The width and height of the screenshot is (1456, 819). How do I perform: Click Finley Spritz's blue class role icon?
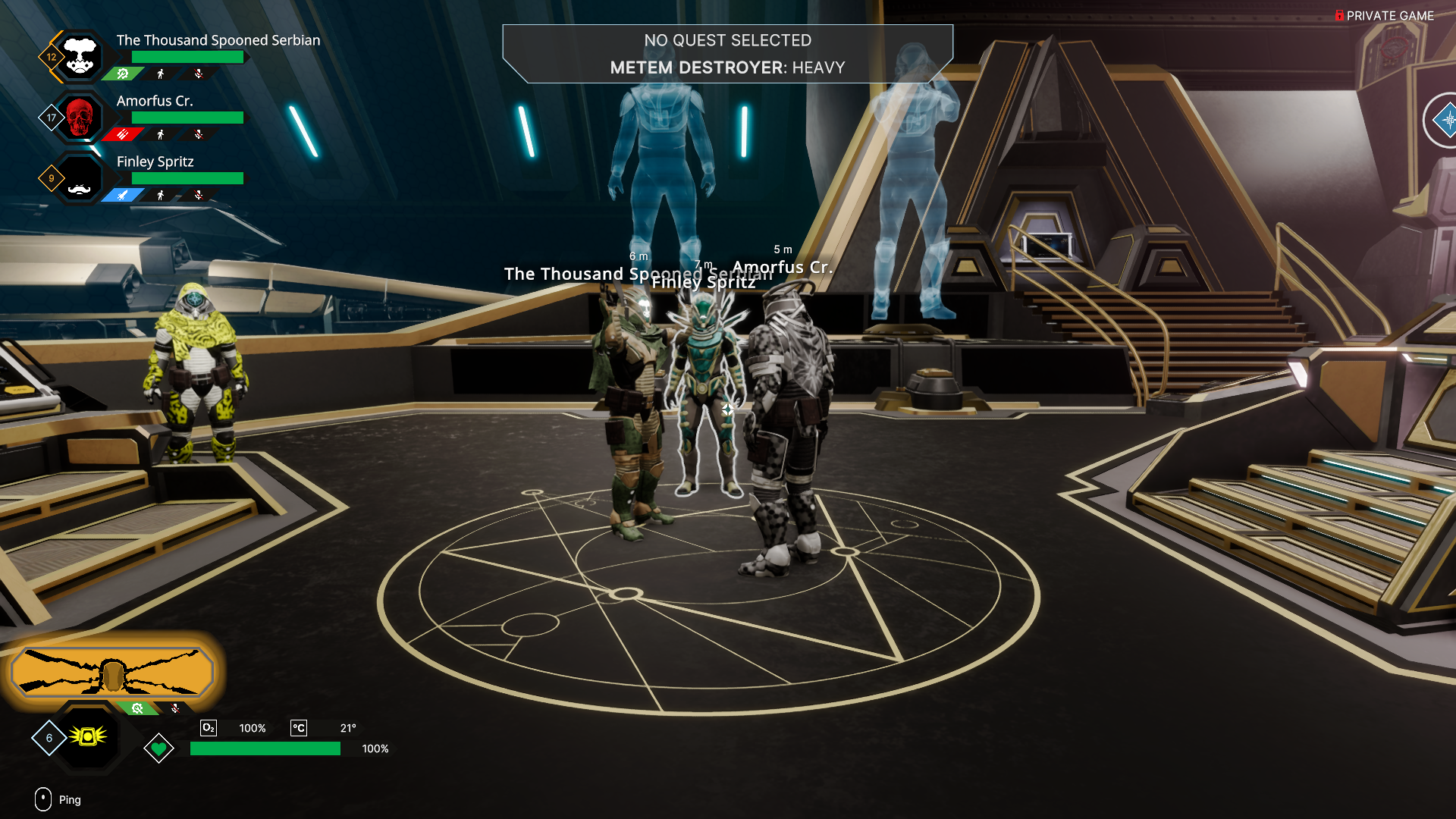[123, 195]
